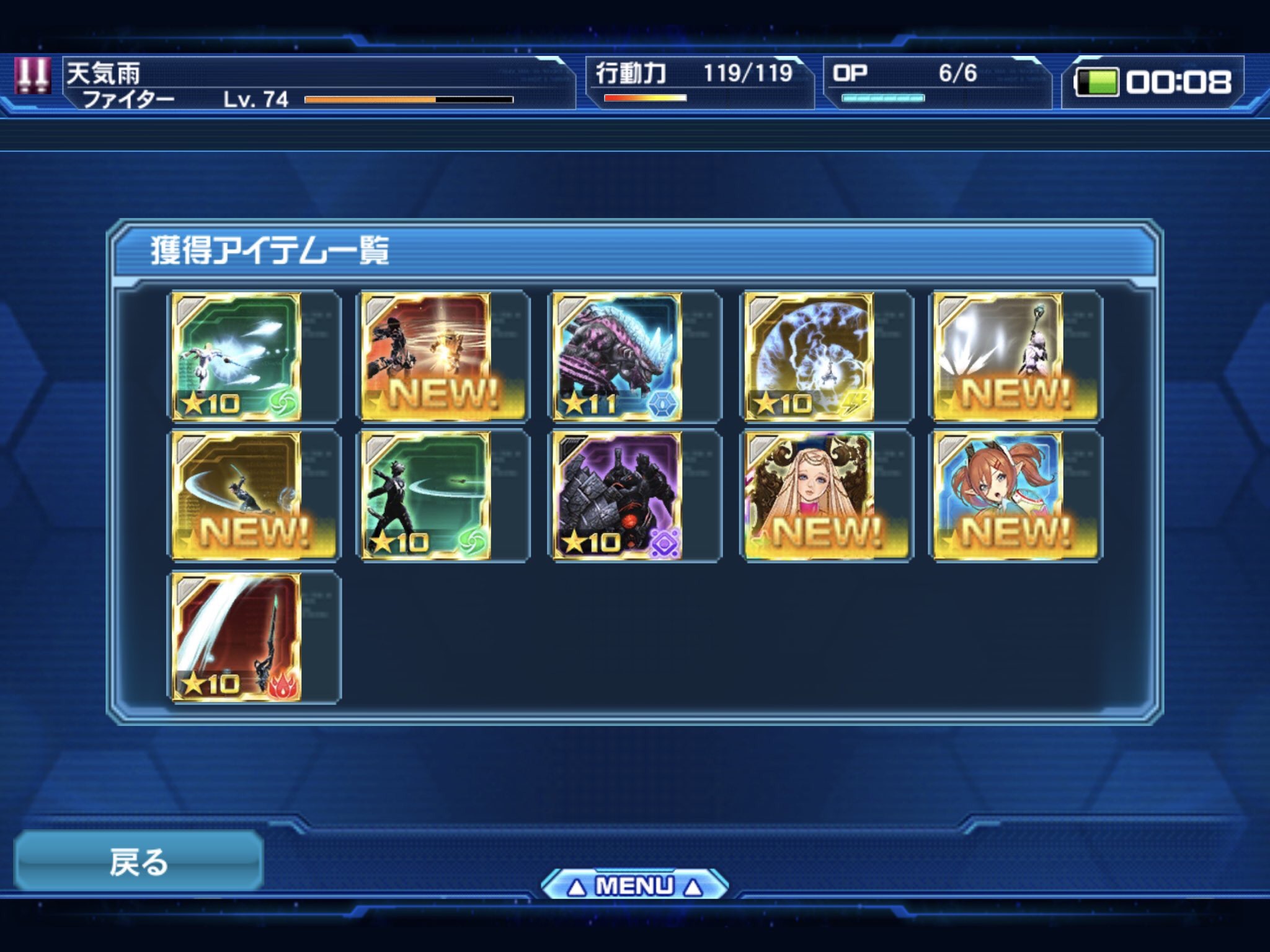
Task: Choose the ★10 red sword slash card
Action: [x=236, y=637]
